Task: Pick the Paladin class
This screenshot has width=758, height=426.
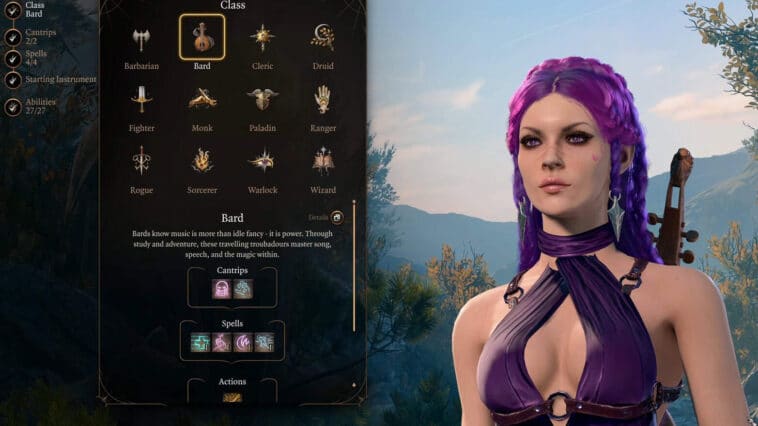Action: tap(263, 99)
